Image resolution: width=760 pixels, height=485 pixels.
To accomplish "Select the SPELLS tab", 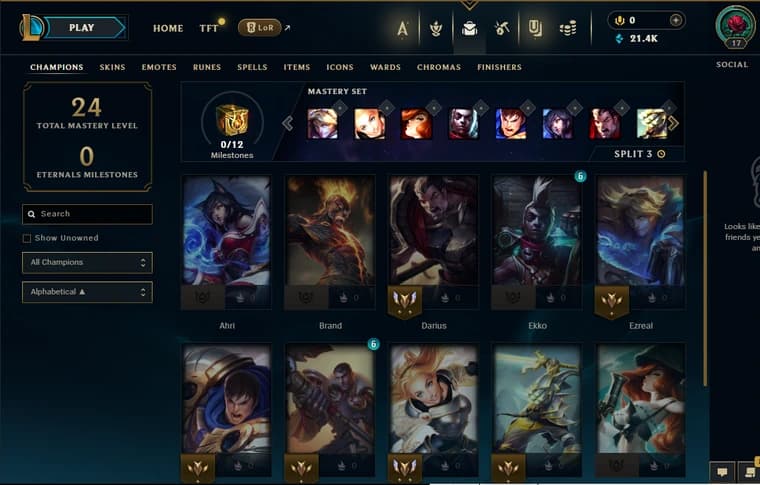I will (x=252, y=67).
